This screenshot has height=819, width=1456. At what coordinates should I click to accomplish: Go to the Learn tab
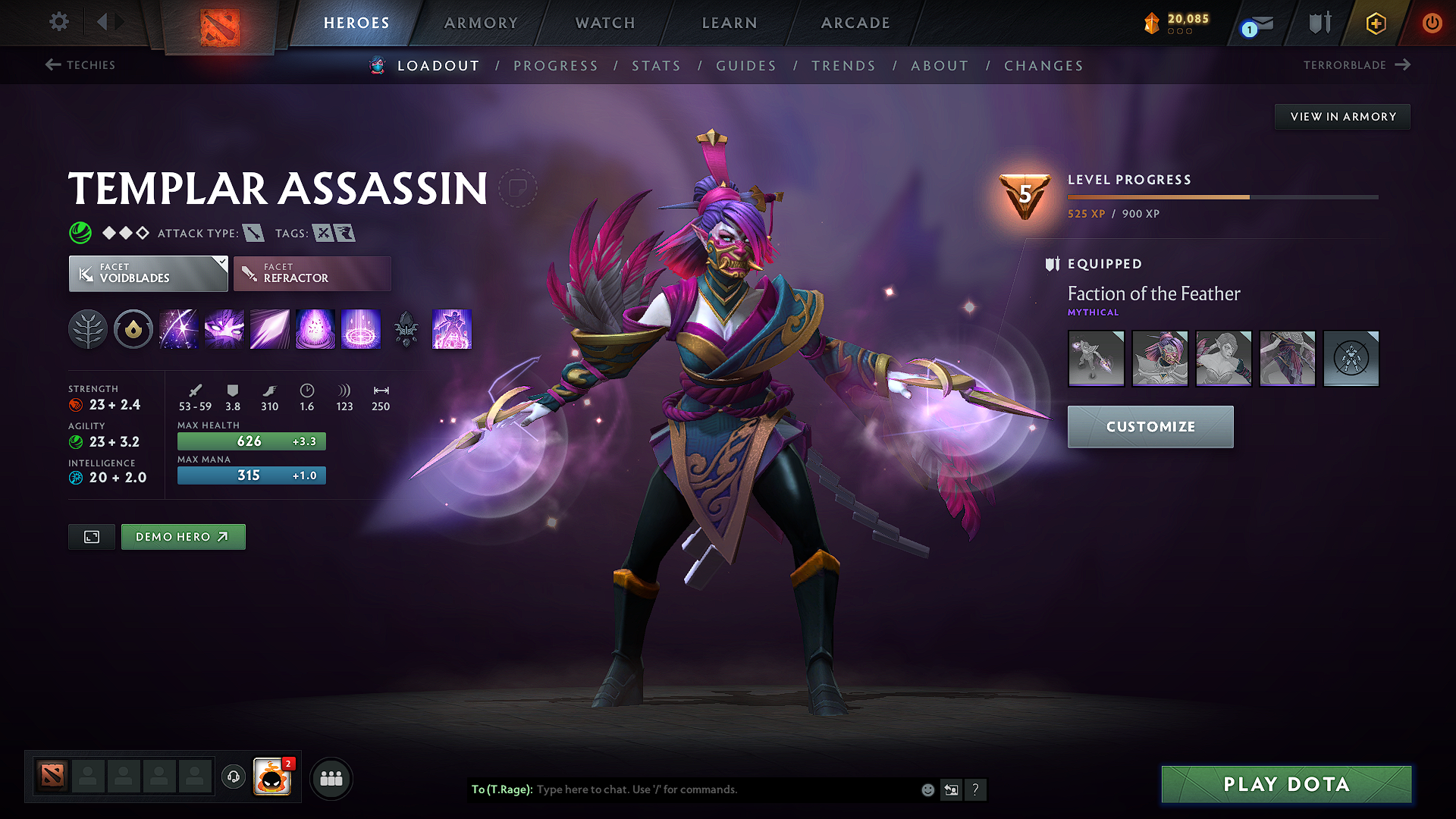click(x=730, y=23)
